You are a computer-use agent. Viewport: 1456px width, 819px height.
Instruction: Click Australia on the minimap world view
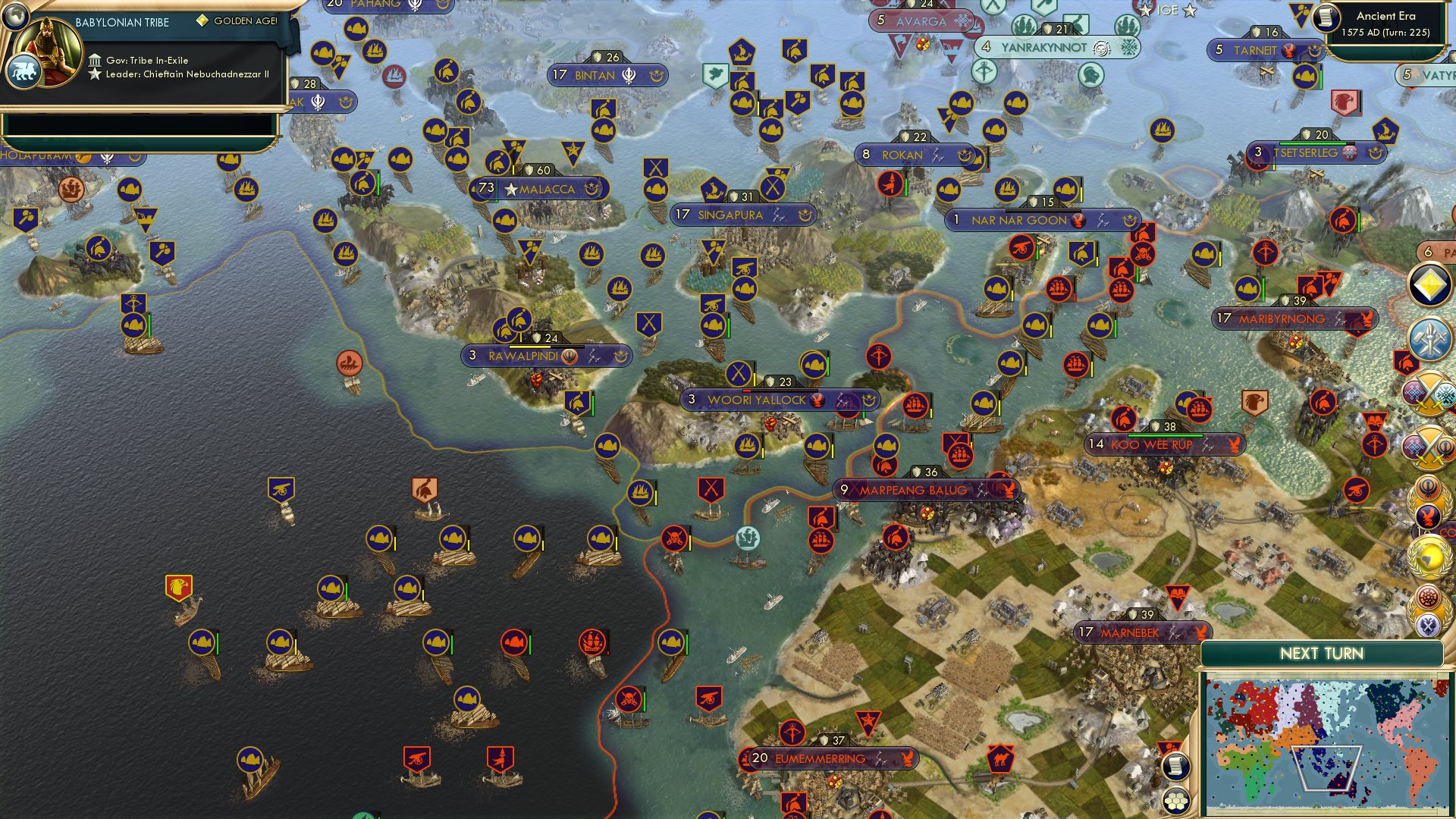[1340, 783]
